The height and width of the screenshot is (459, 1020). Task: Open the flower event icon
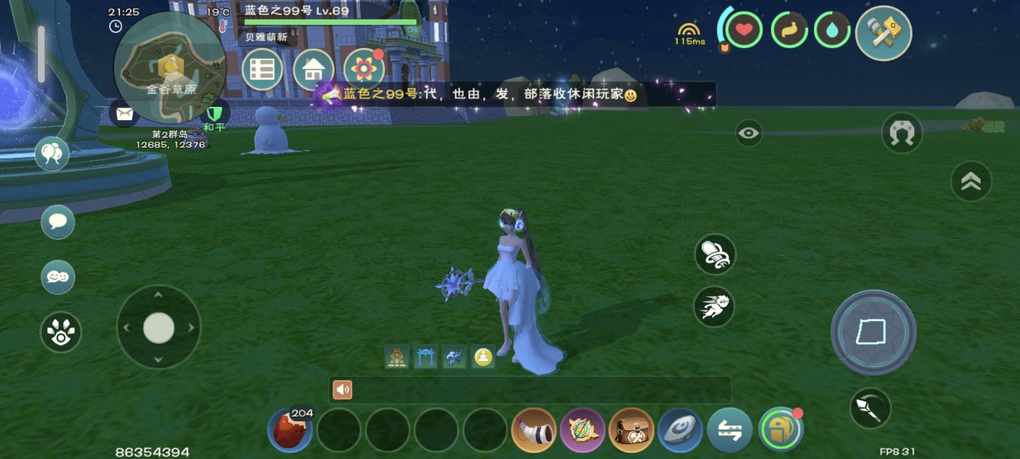point(364,69)
